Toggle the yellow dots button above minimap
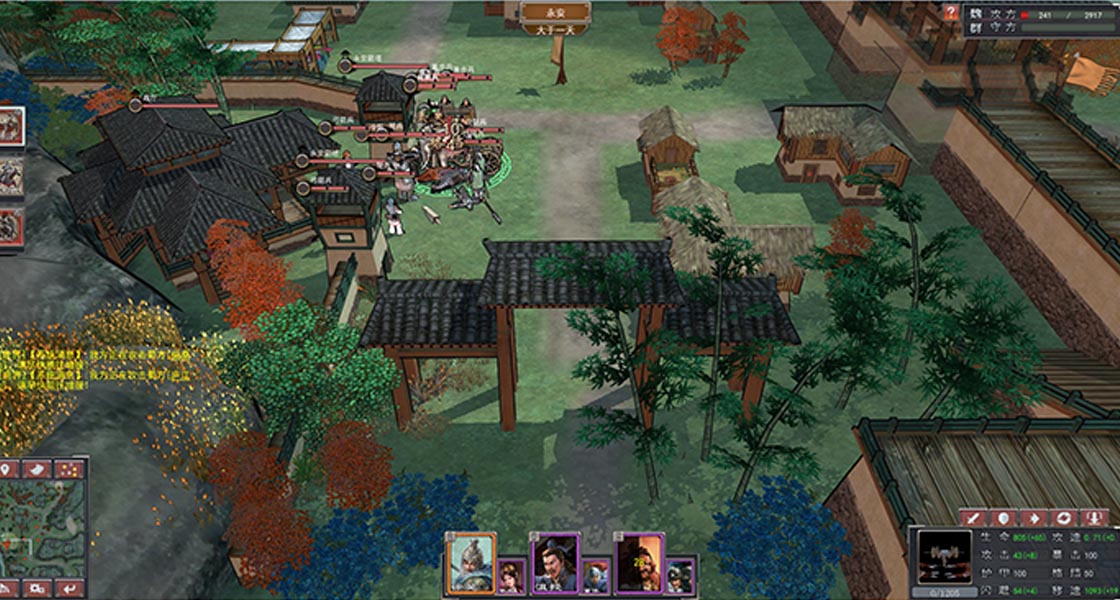 click(x=69, y=469)
